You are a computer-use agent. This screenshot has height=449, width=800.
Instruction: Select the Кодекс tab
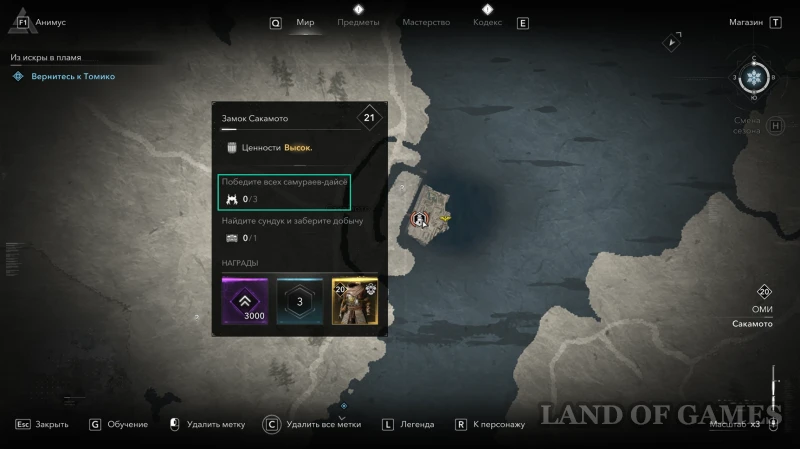coord(487,22)
